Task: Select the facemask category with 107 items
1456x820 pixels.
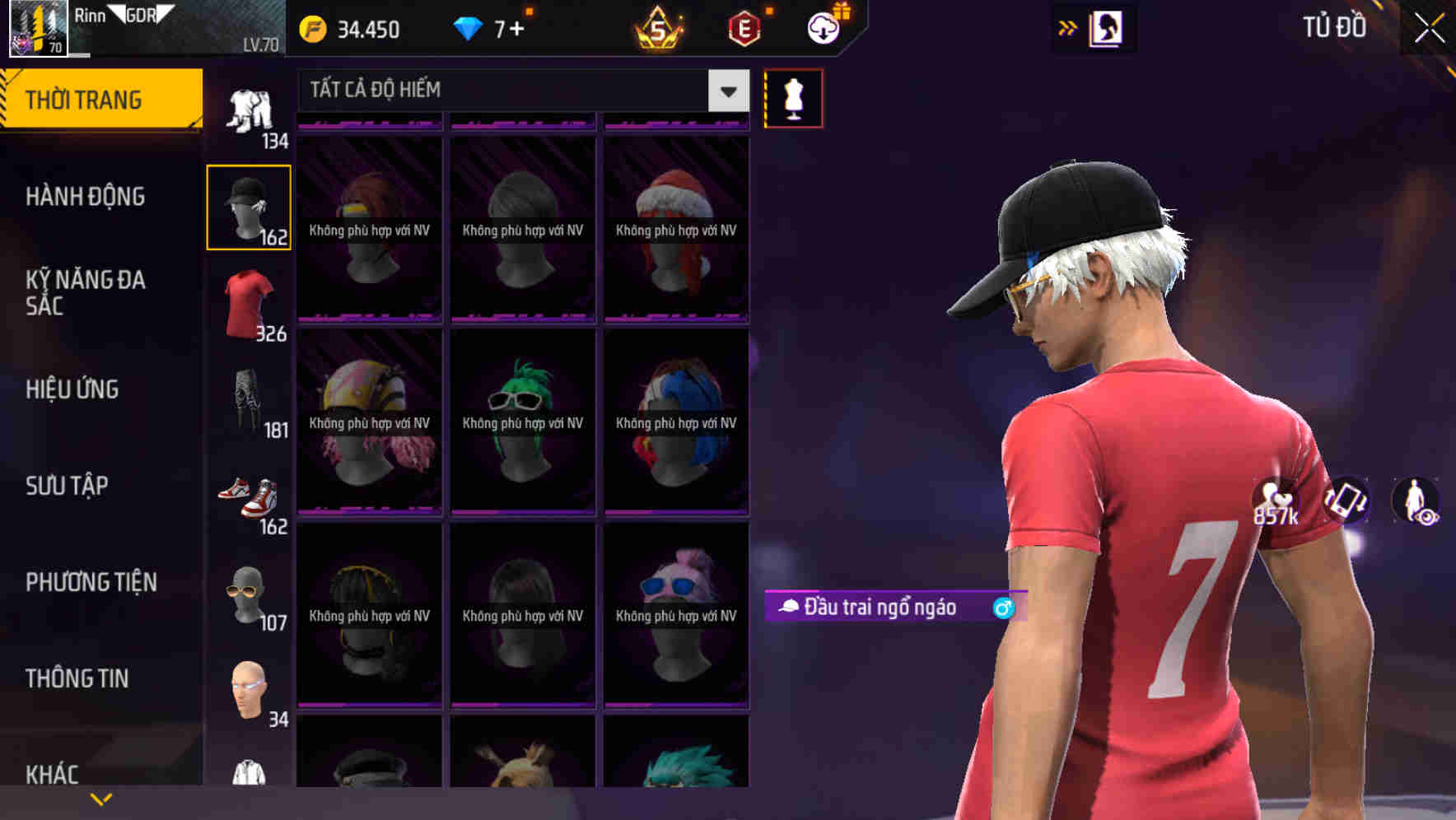Action: tap(247, 593)
